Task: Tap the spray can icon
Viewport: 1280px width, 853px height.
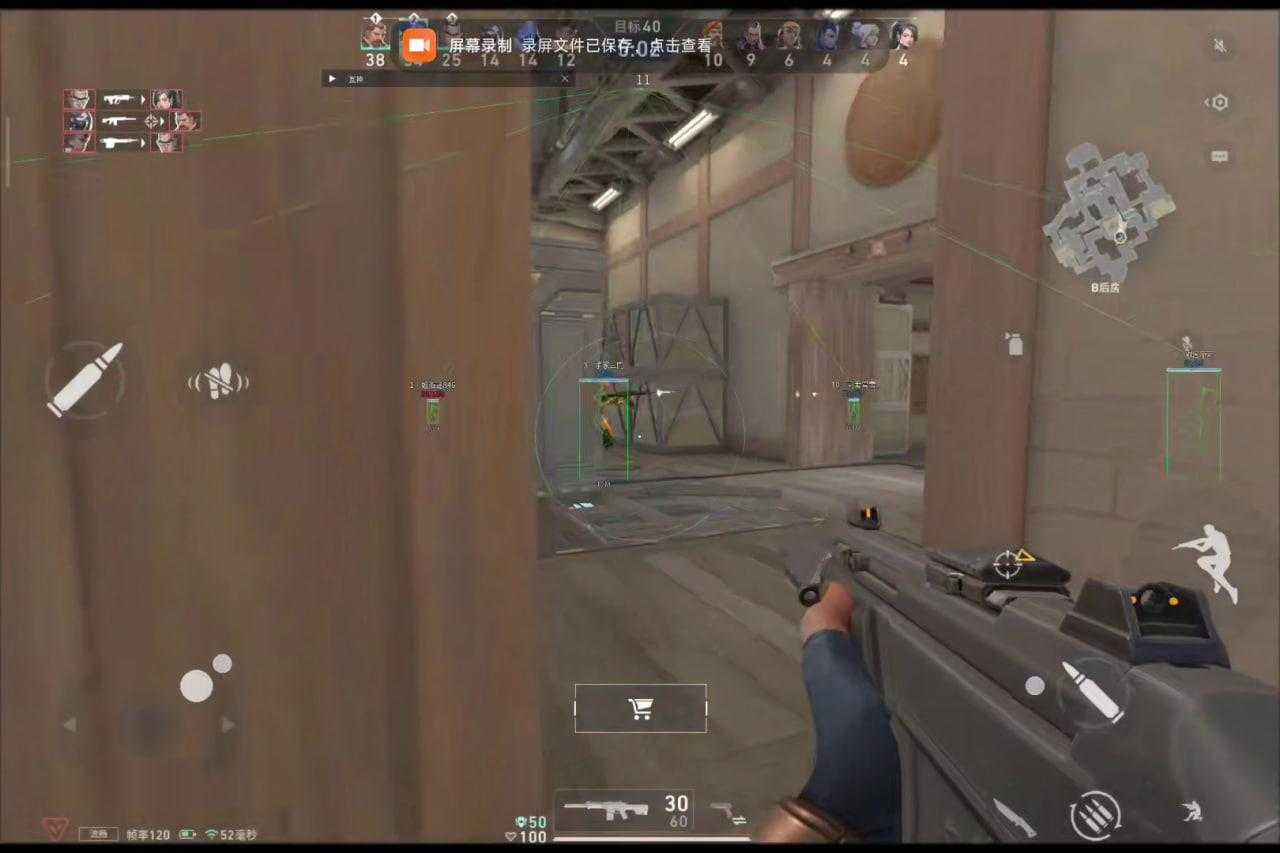Action: click(1015, 344)
